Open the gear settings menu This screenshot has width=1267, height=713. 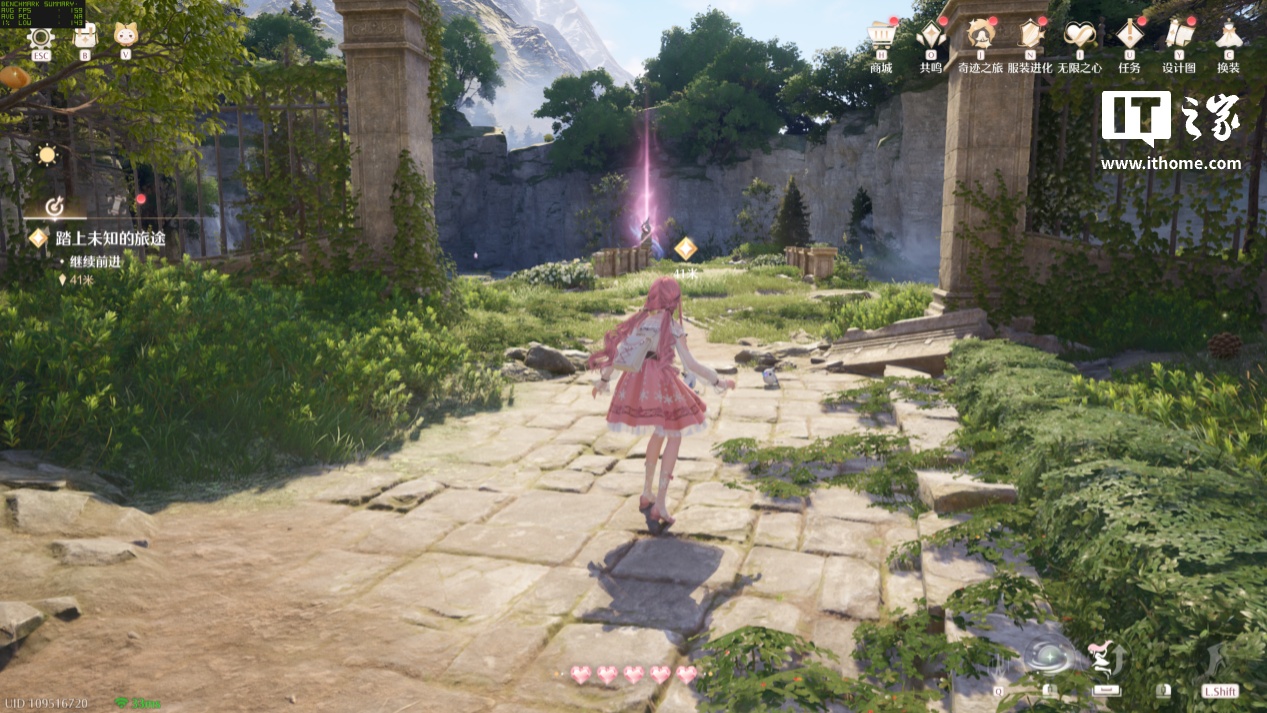[40, 38]
